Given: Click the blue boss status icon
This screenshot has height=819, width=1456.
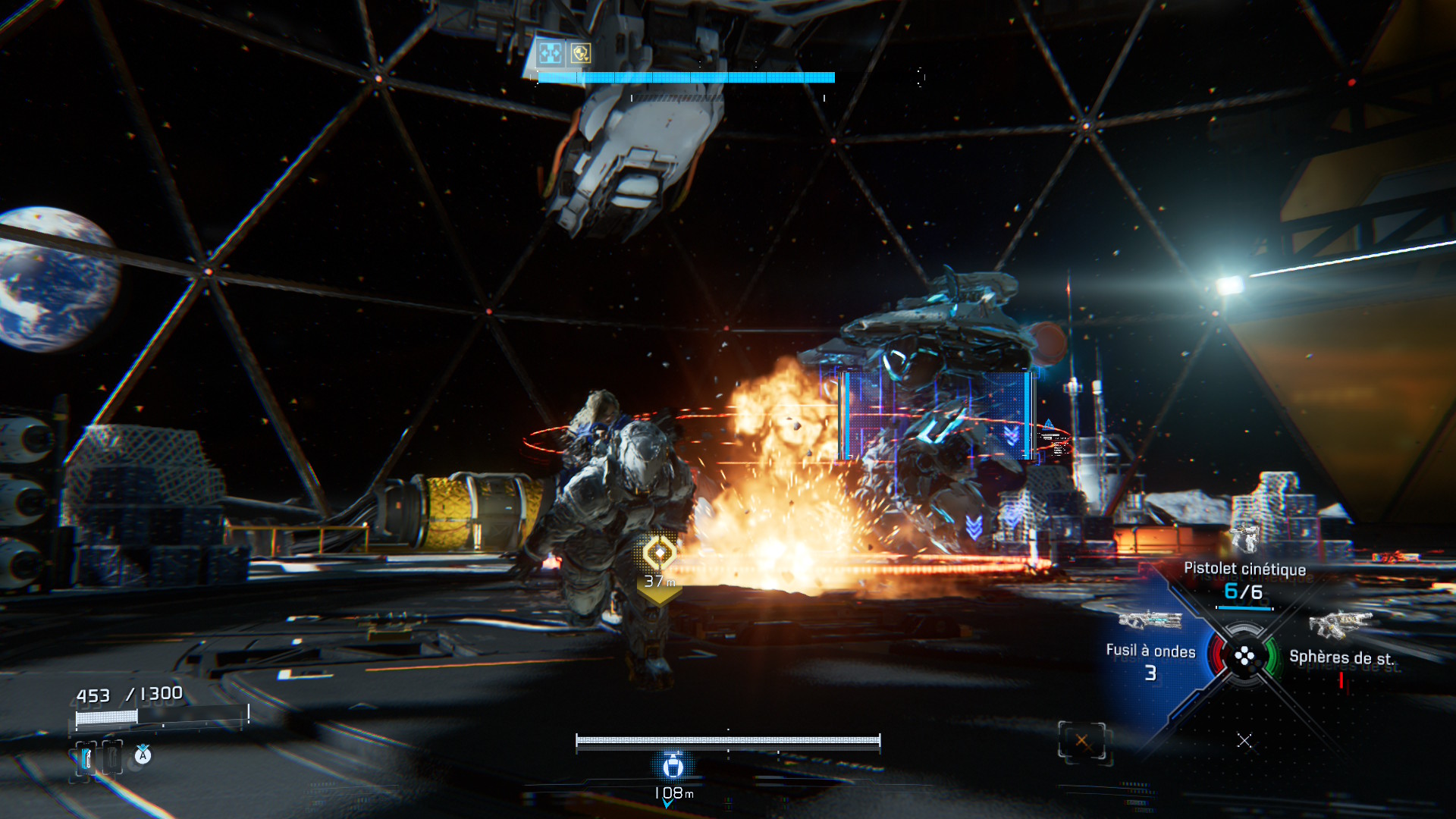Looking at the screenshot, I should point(550,53).
